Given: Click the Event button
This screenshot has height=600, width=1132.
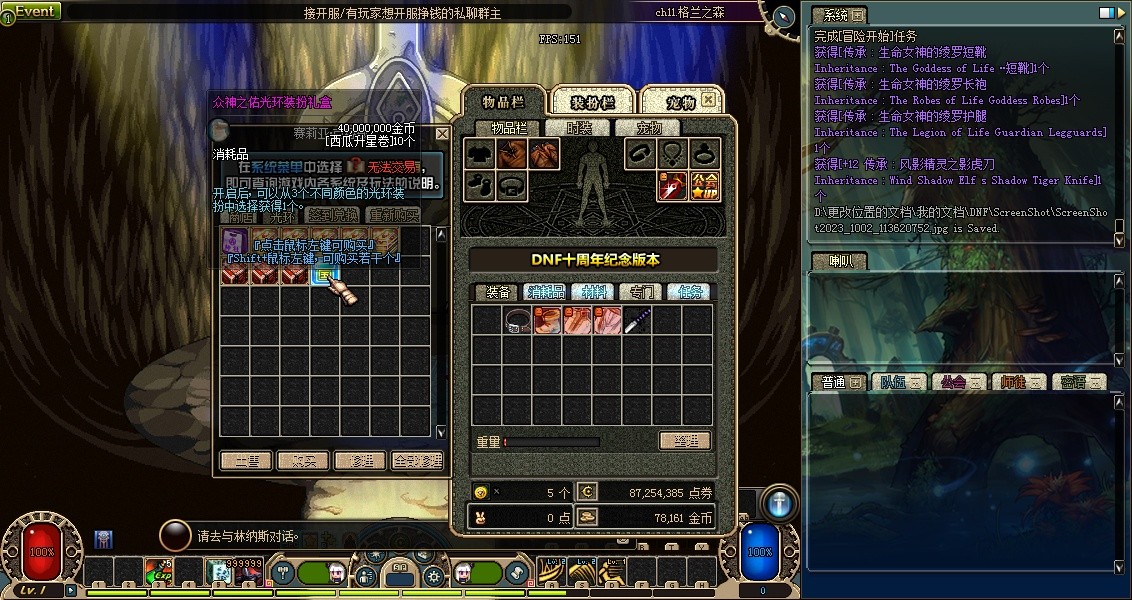Looking at the screenshot, I should point(33,11).
